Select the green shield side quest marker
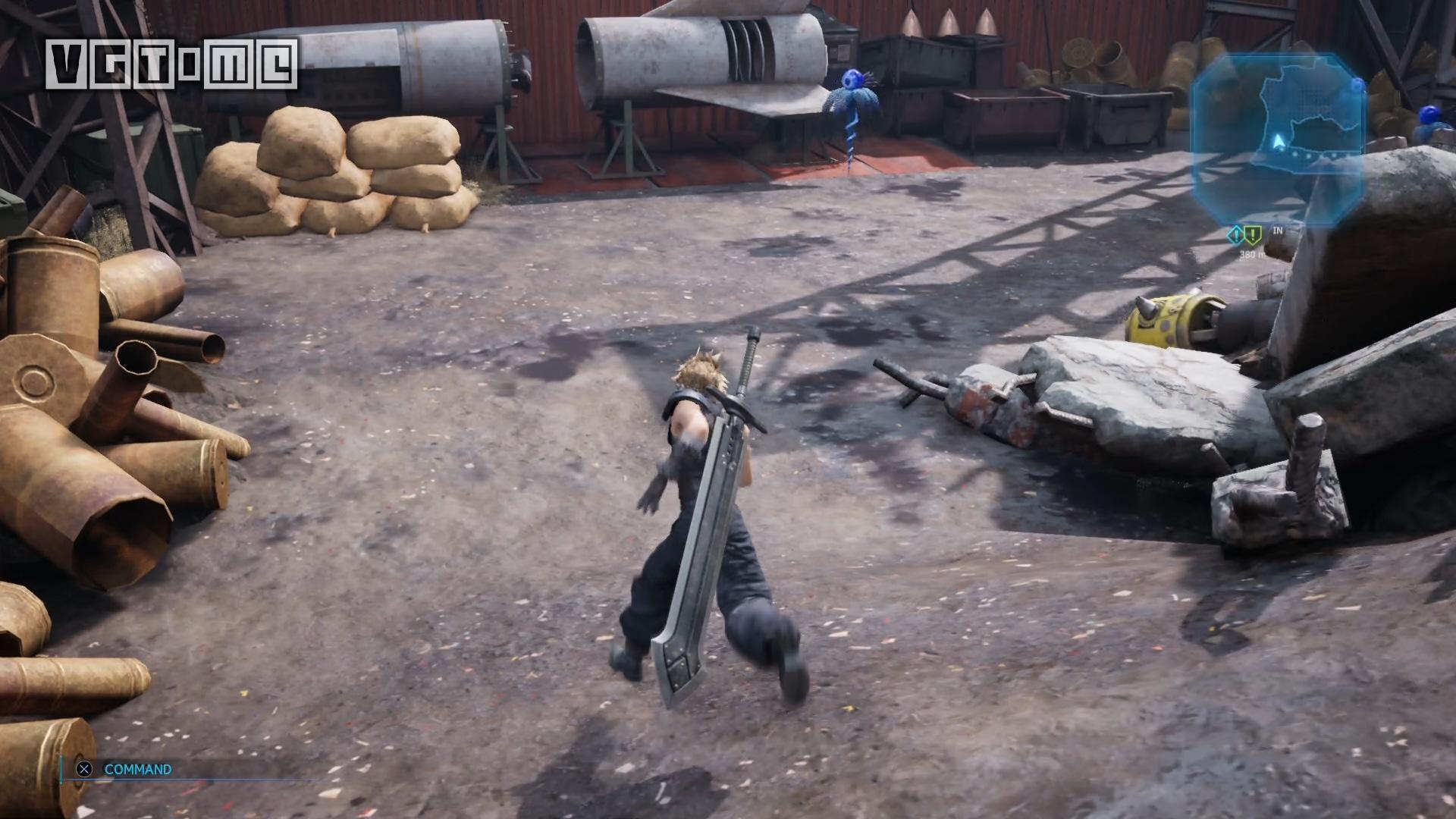The image size is (1456, 819). click(1251, 234)
